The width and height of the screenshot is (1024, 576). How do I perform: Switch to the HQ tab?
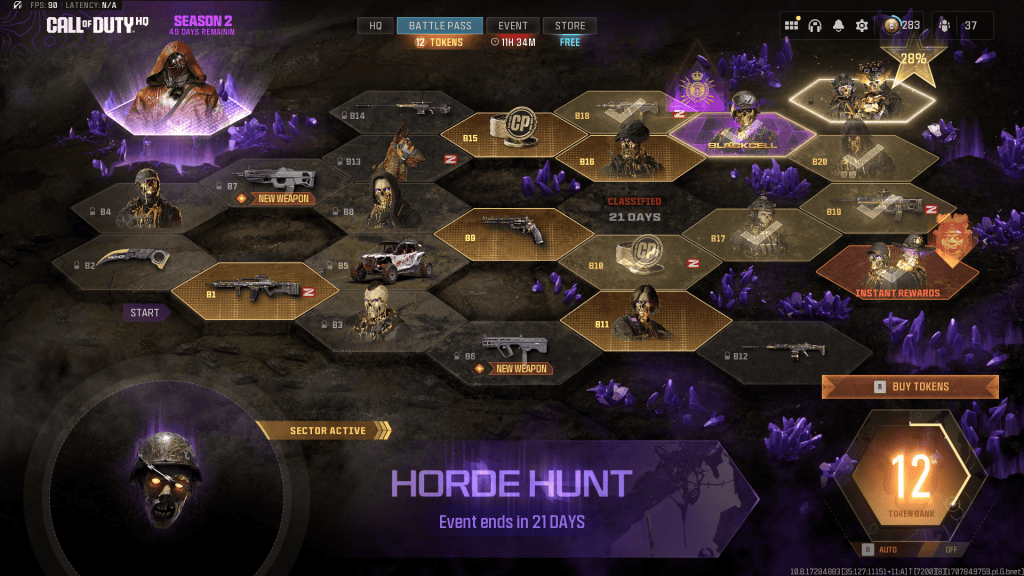375,26
